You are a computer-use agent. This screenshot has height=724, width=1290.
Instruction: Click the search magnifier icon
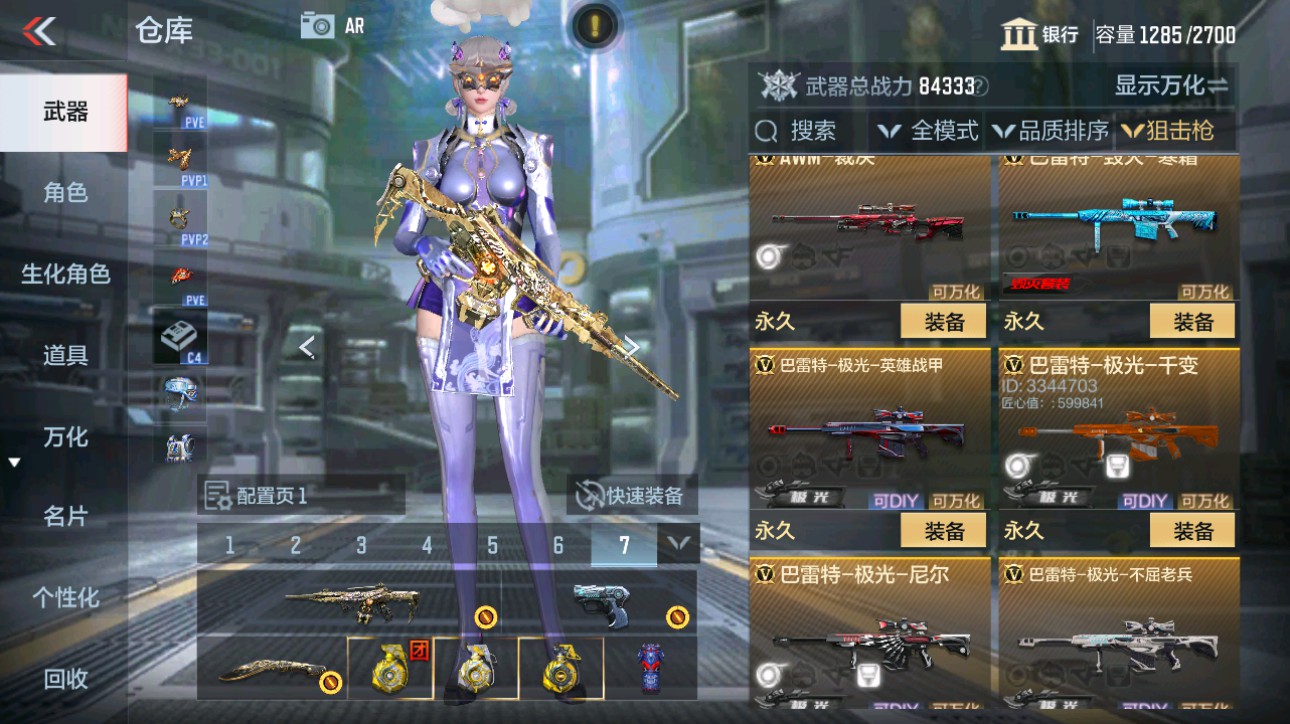(766, 130)
